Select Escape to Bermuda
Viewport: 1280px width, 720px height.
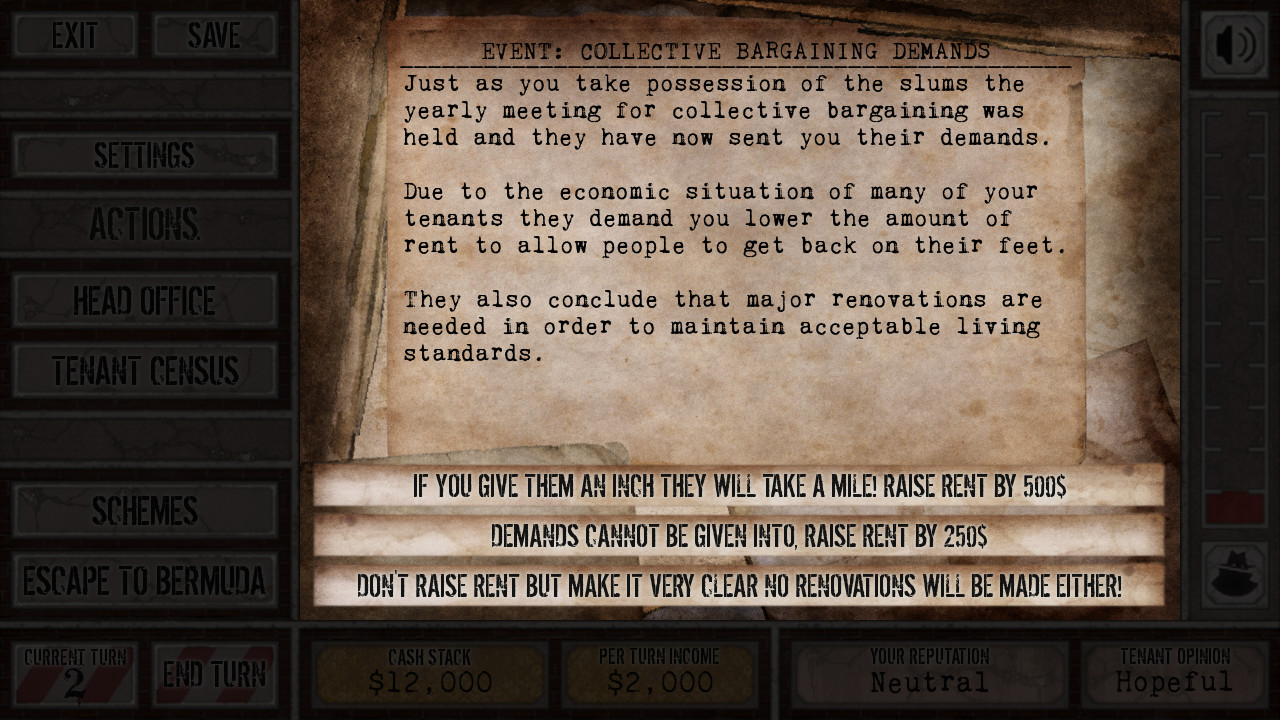point(146,578)
